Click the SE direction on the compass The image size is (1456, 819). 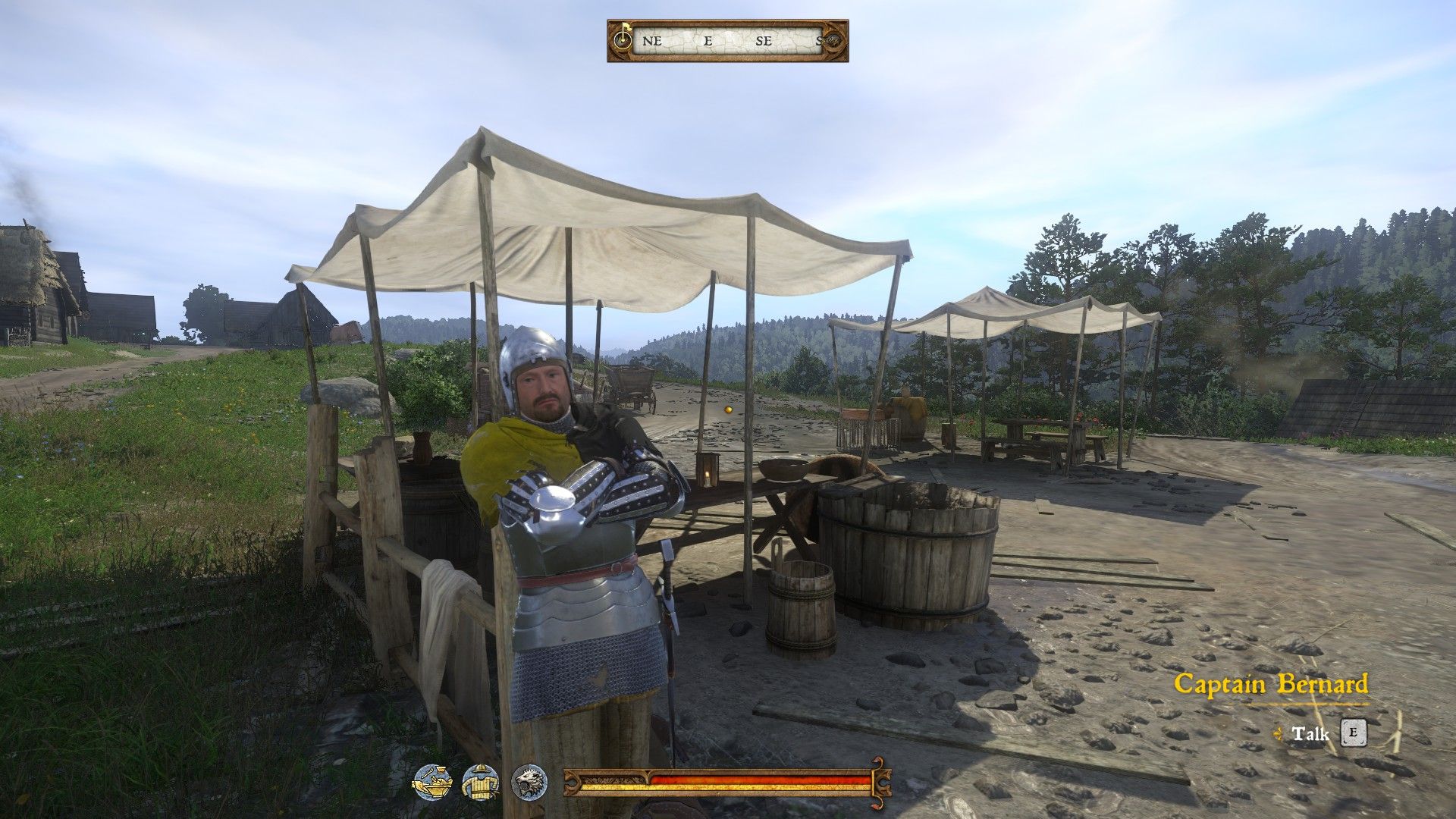pos(763,42)
